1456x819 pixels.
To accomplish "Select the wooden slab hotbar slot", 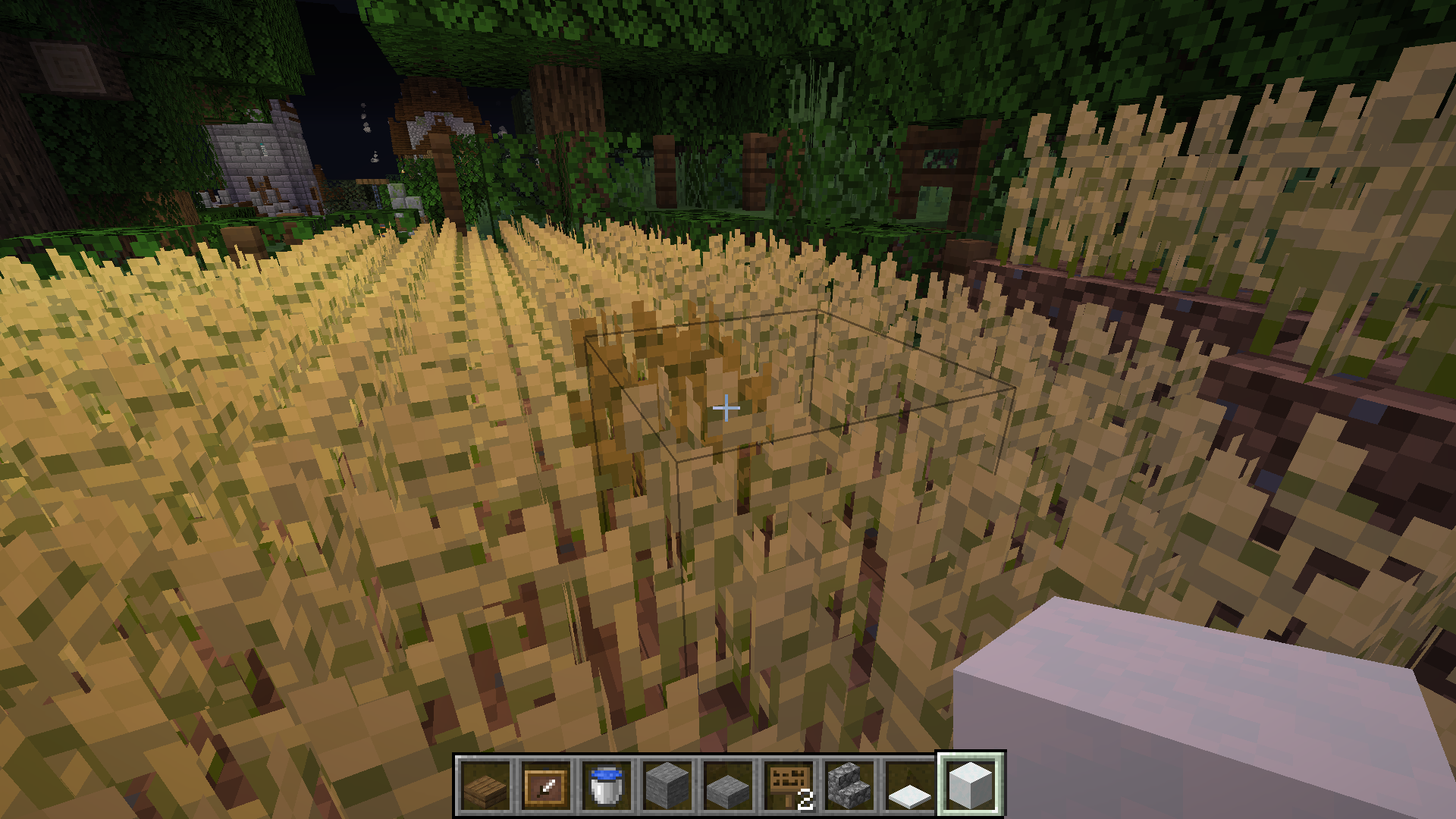I will coord(485,786).
